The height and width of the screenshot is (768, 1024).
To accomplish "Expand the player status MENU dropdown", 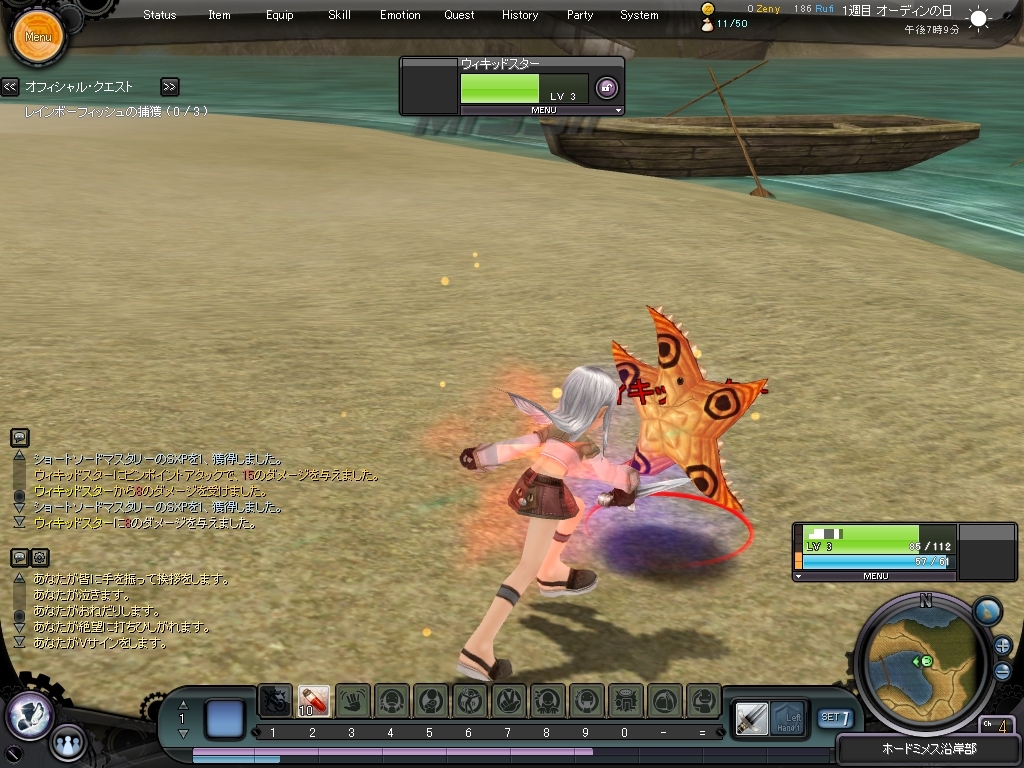I will point(875,576).
